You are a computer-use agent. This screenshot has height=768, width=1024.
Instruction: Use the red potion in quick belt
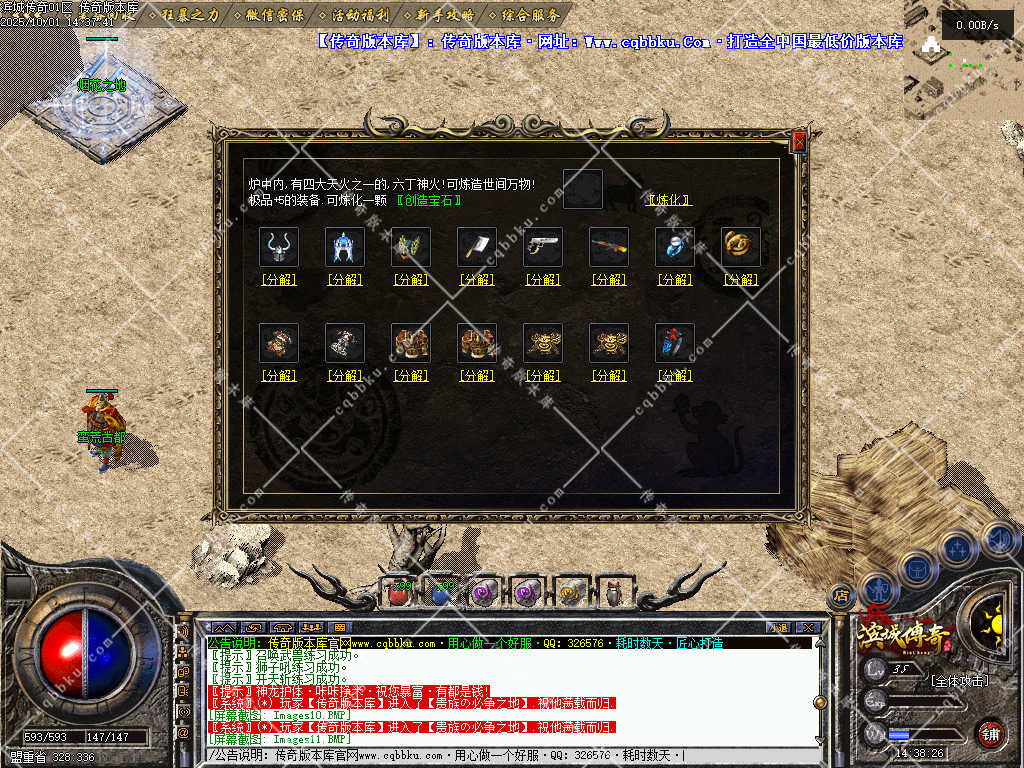(x=399, y=593)
